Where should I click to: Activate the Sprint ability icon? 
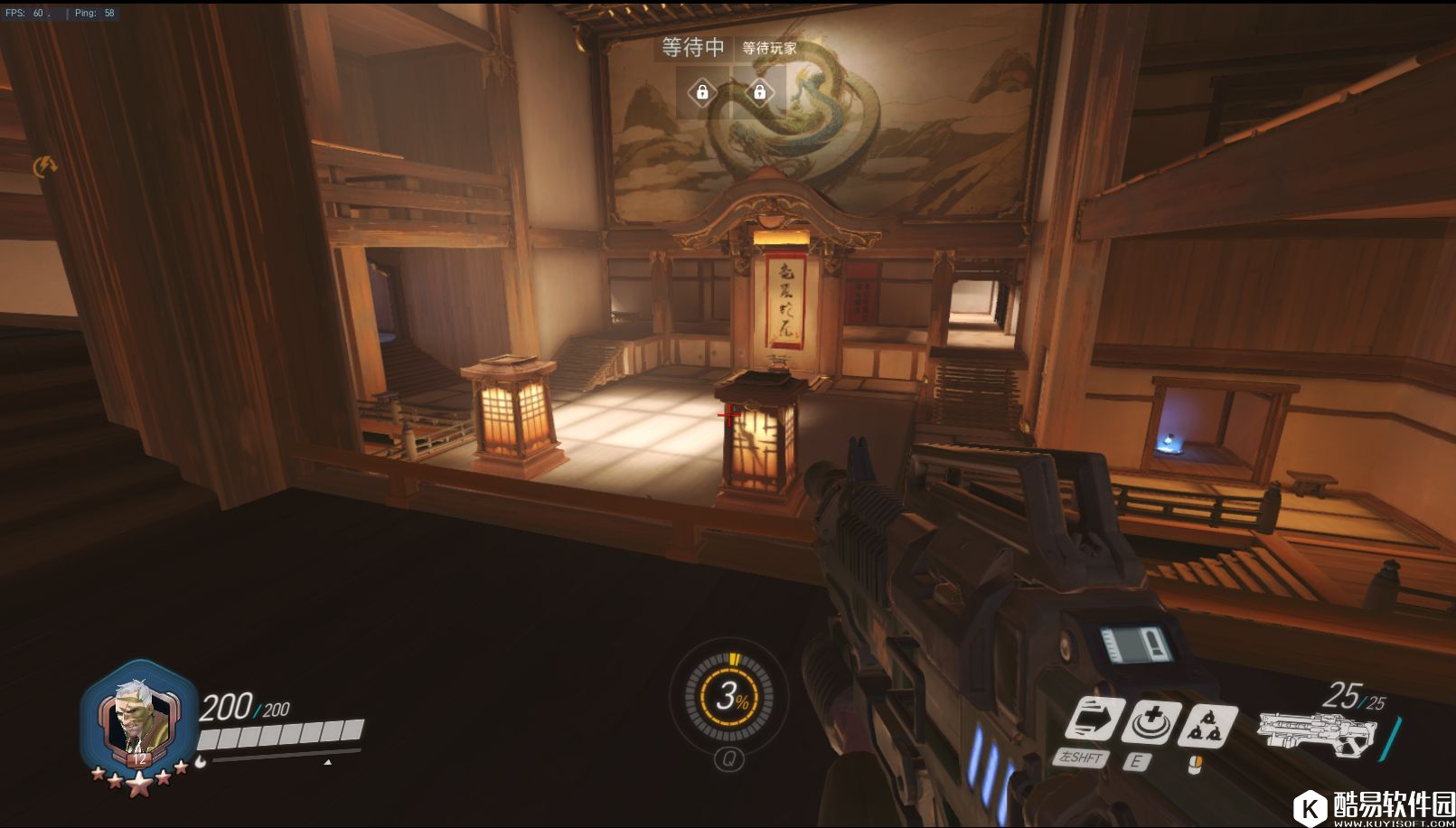tap(1094, 721)
